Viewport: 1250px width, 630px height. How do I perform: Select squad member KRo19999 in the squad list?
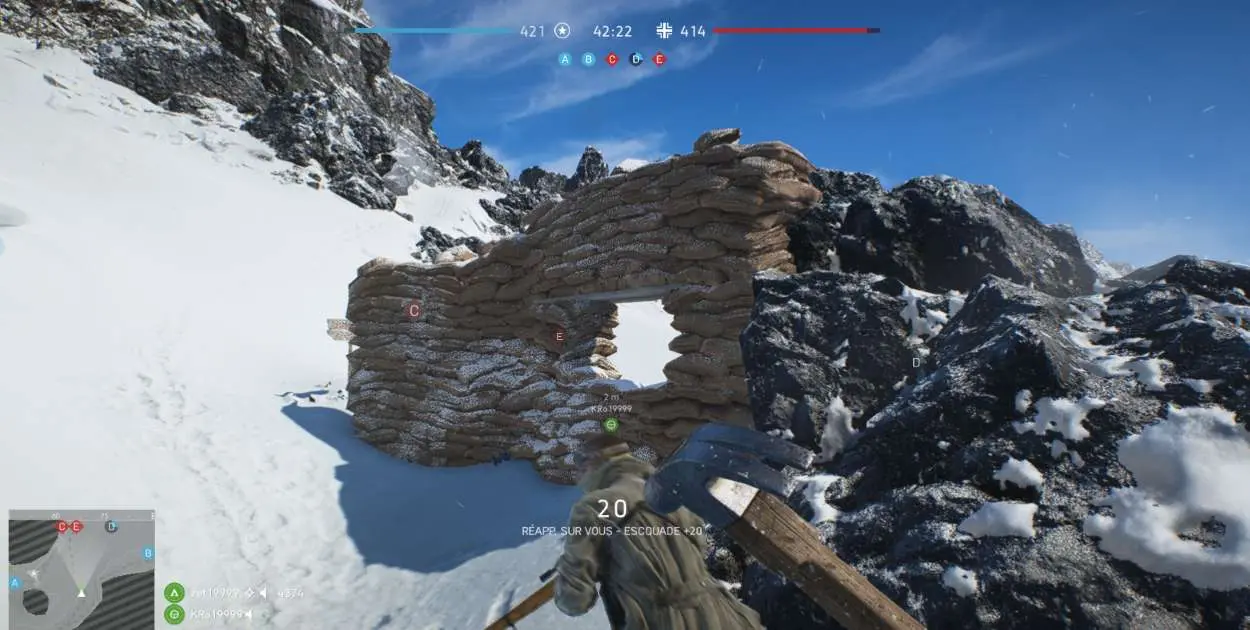[220, 614]
